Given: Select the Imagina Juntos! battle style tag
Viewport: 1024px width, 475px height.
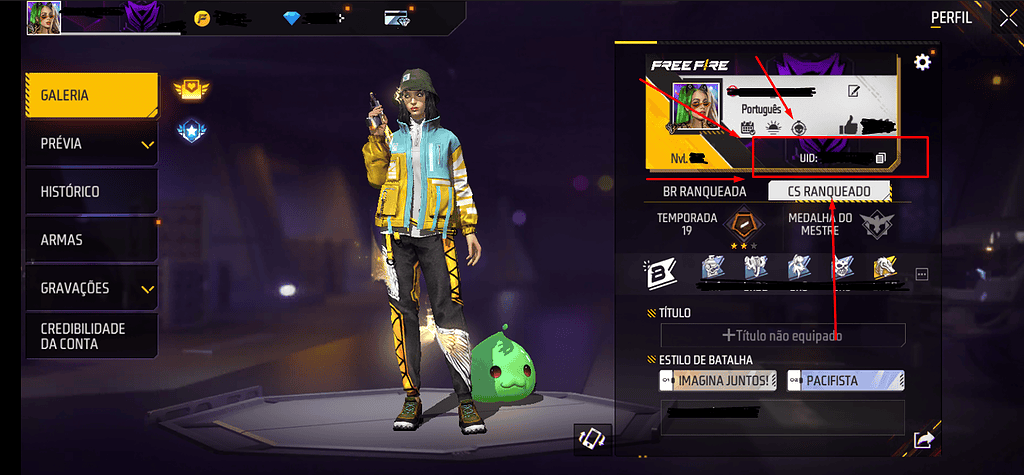Looking at the screenshot, I should pyautogui.click(x=717, y=381).
